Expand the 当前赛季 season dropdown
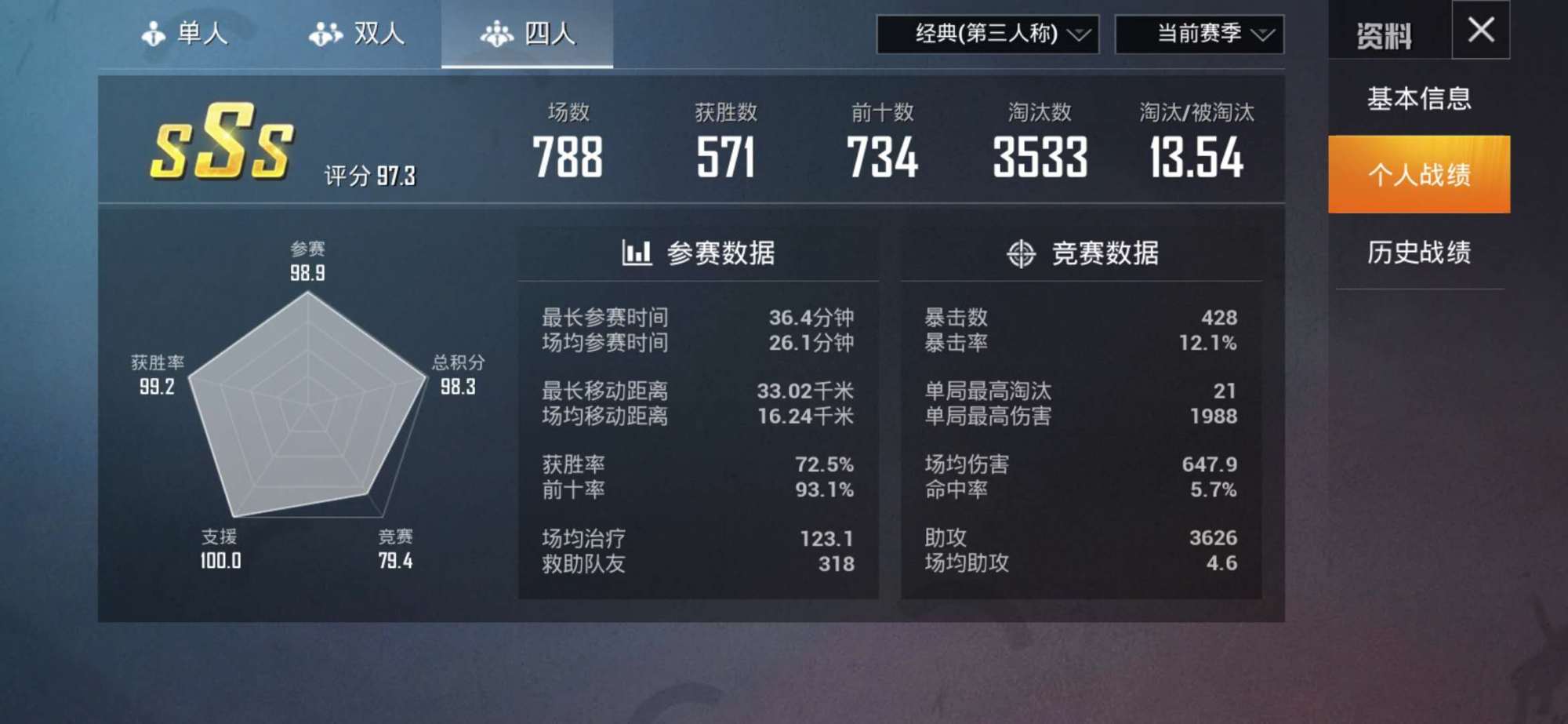1568x724 pixels. point(1200,35)
